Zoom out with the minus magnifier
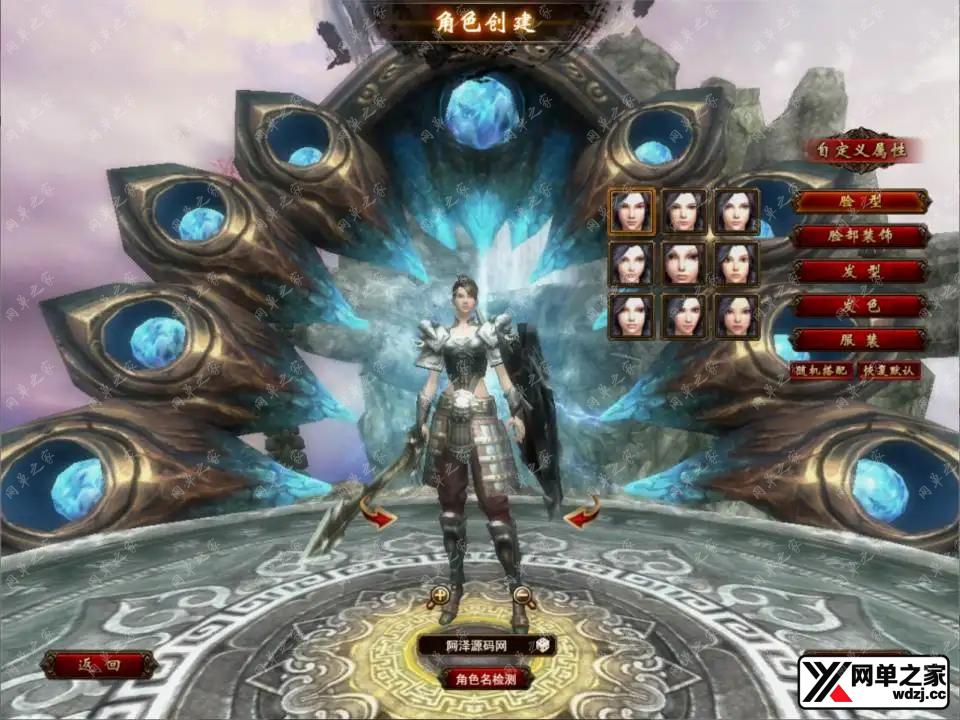The width and height of the screenshot is (960, 720). [522, 597]
